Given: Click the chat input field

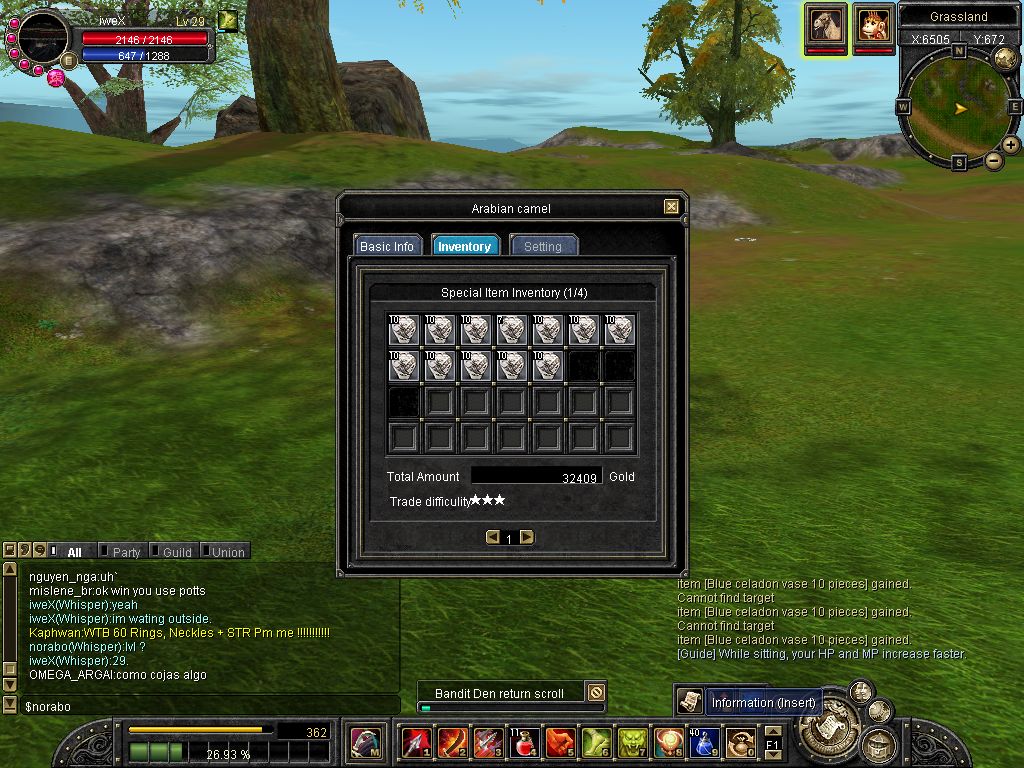Looking at the screenshot, I should click(x=200, y=706).
